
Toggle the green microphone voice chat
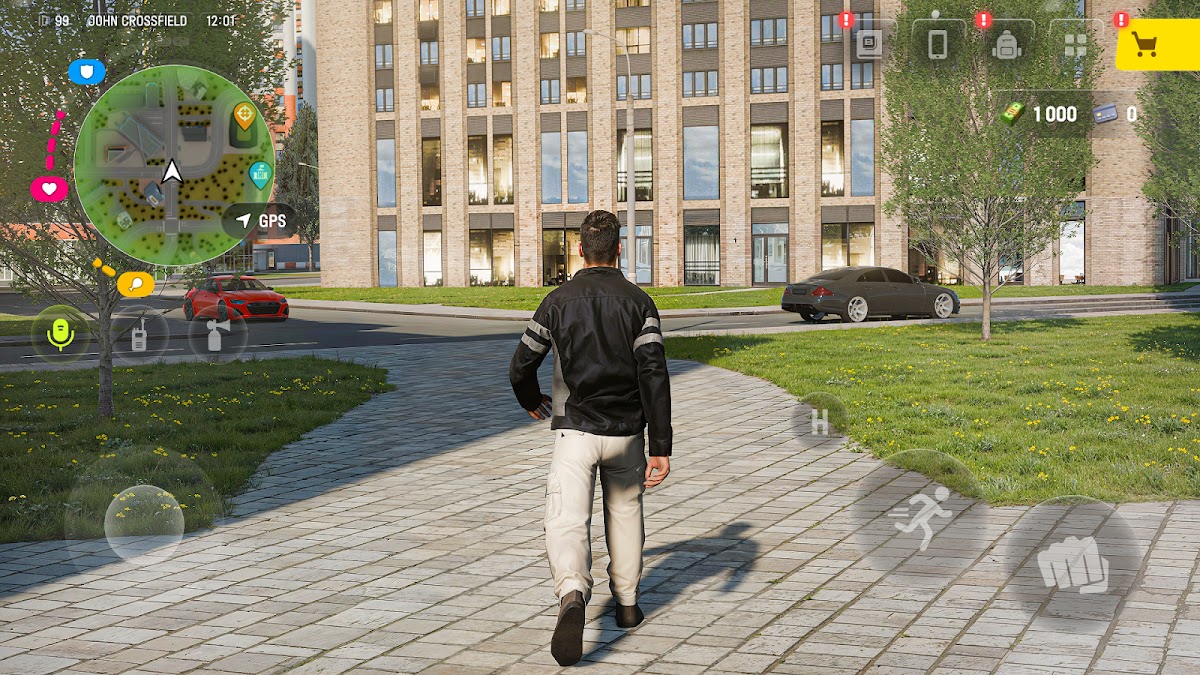tap(61, 335)
